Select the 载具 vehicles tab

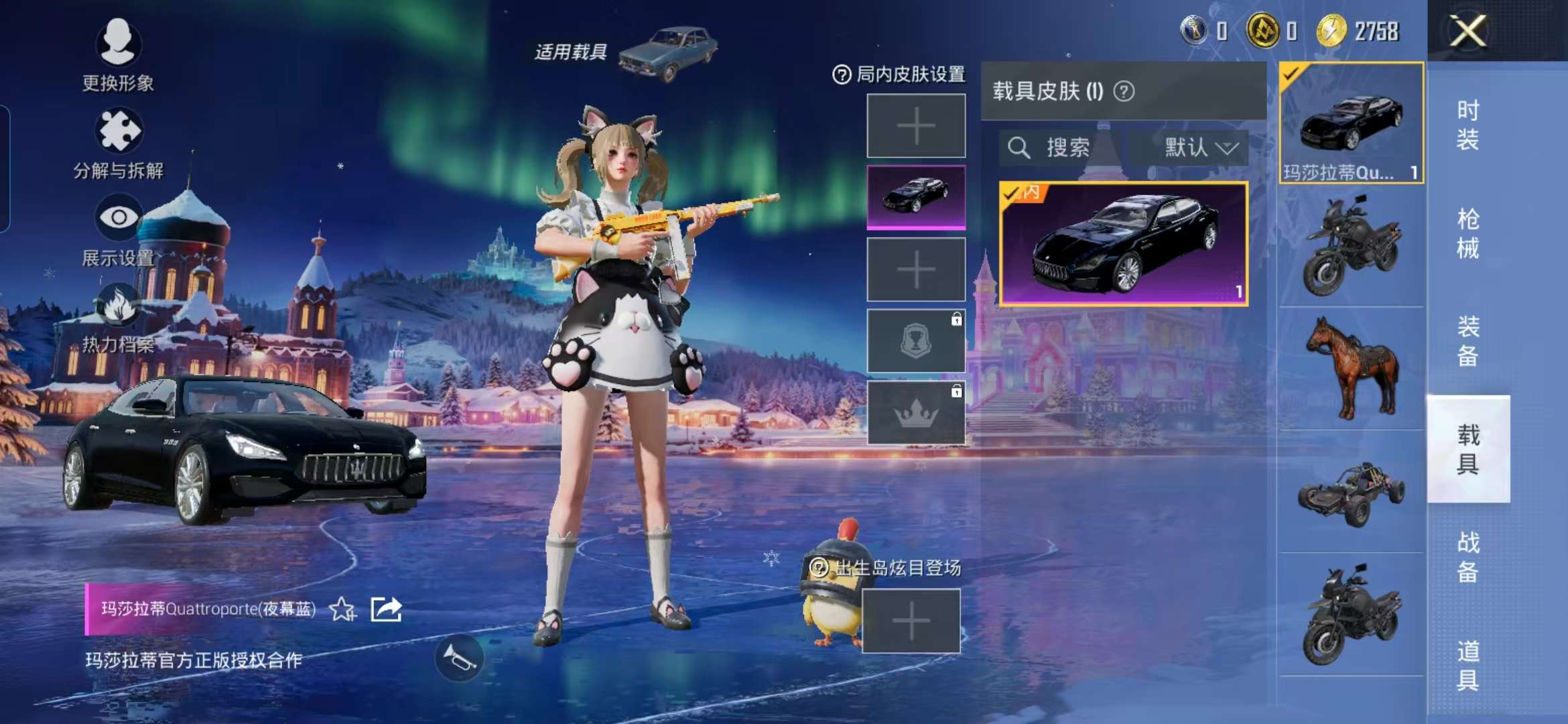click(1467, 448)
